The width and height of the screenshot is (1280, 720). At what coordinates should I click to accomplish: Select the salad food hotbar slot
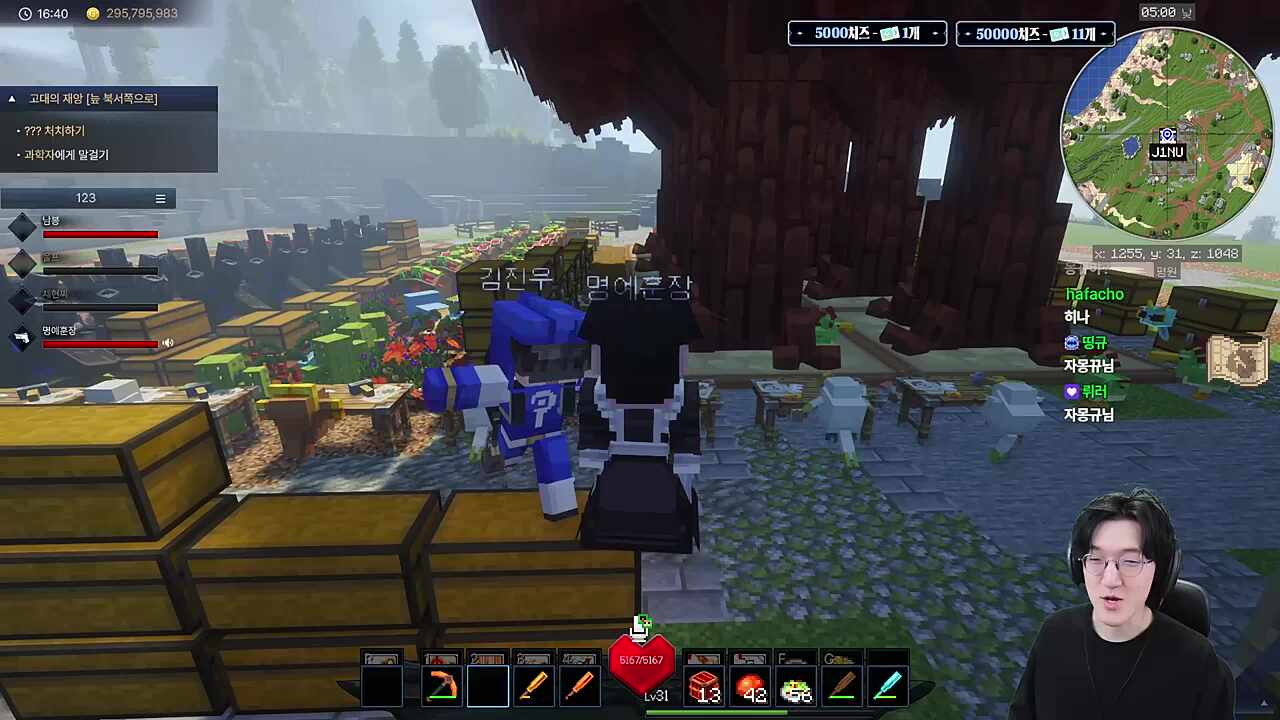click(x=796, y=687)
